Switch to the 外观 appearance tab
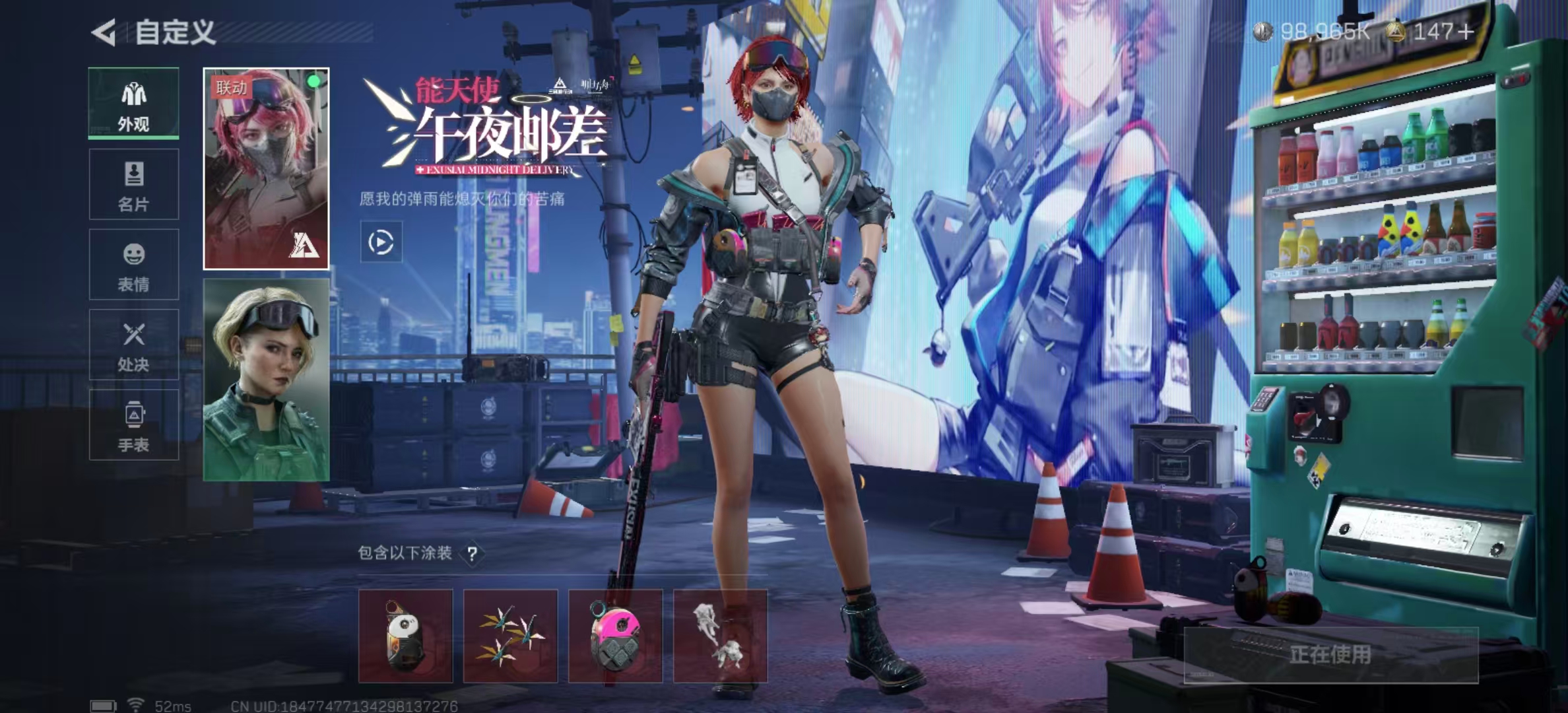The height and width of the screenshot is (713, 1568). click(x=133, y=104)
